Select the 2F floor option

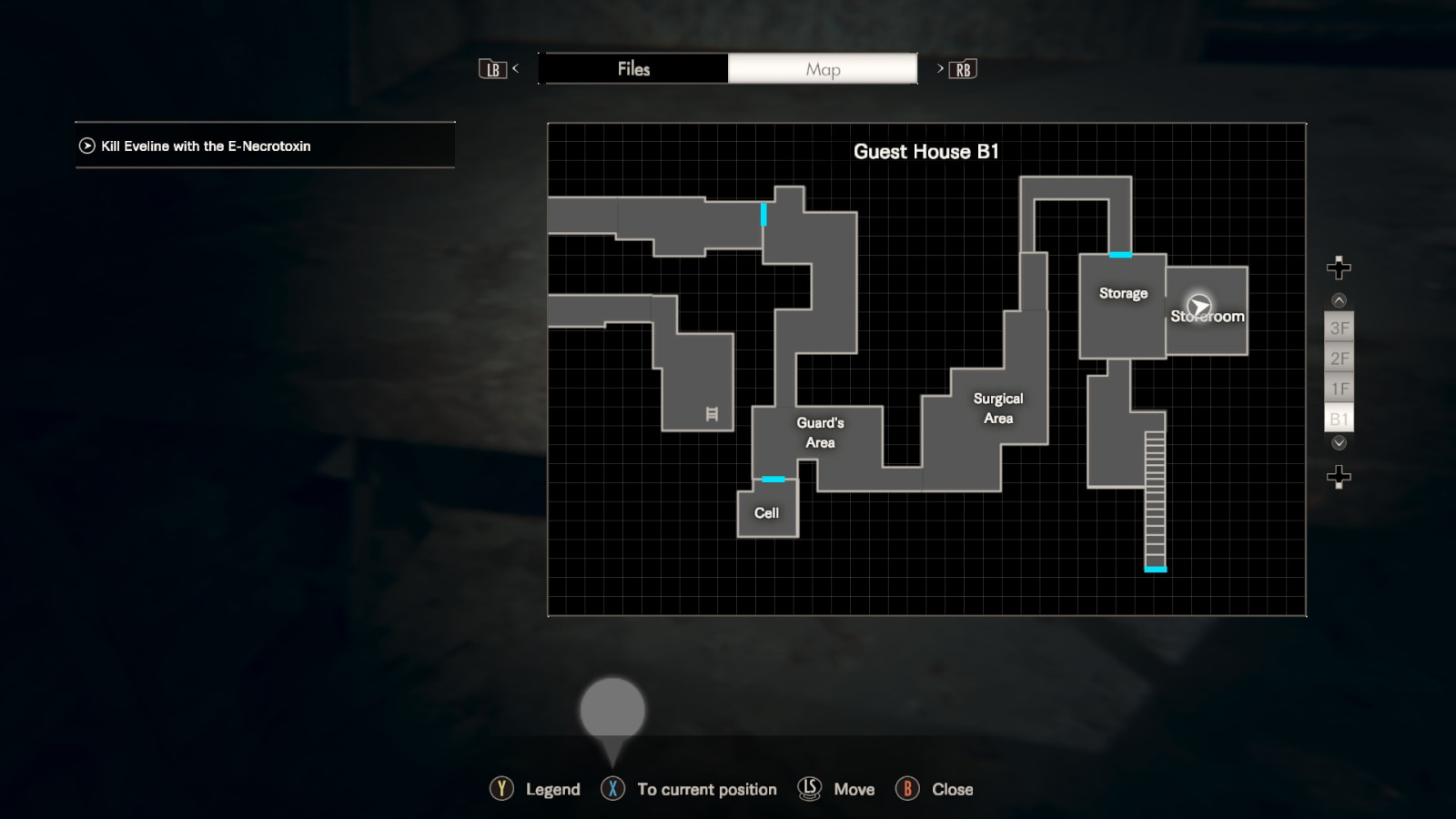[1339, 358]
